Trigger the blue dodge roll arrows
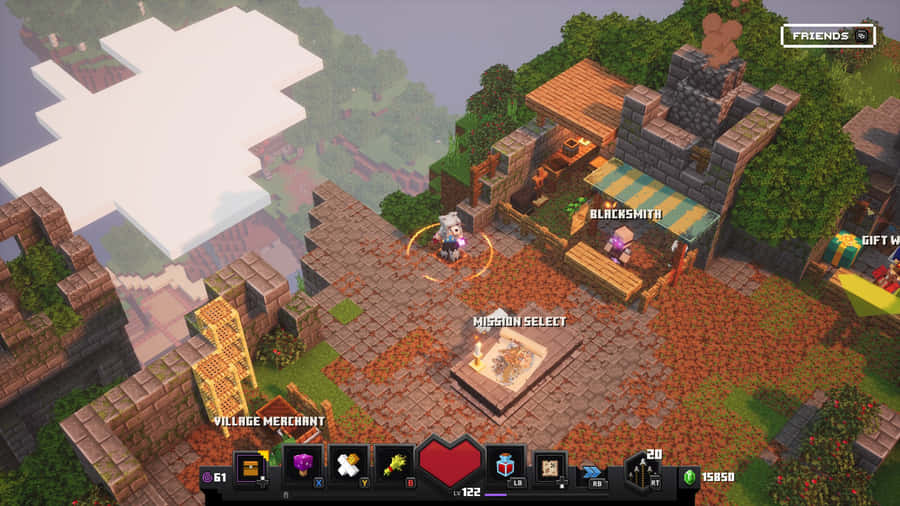 pos(592,472)
